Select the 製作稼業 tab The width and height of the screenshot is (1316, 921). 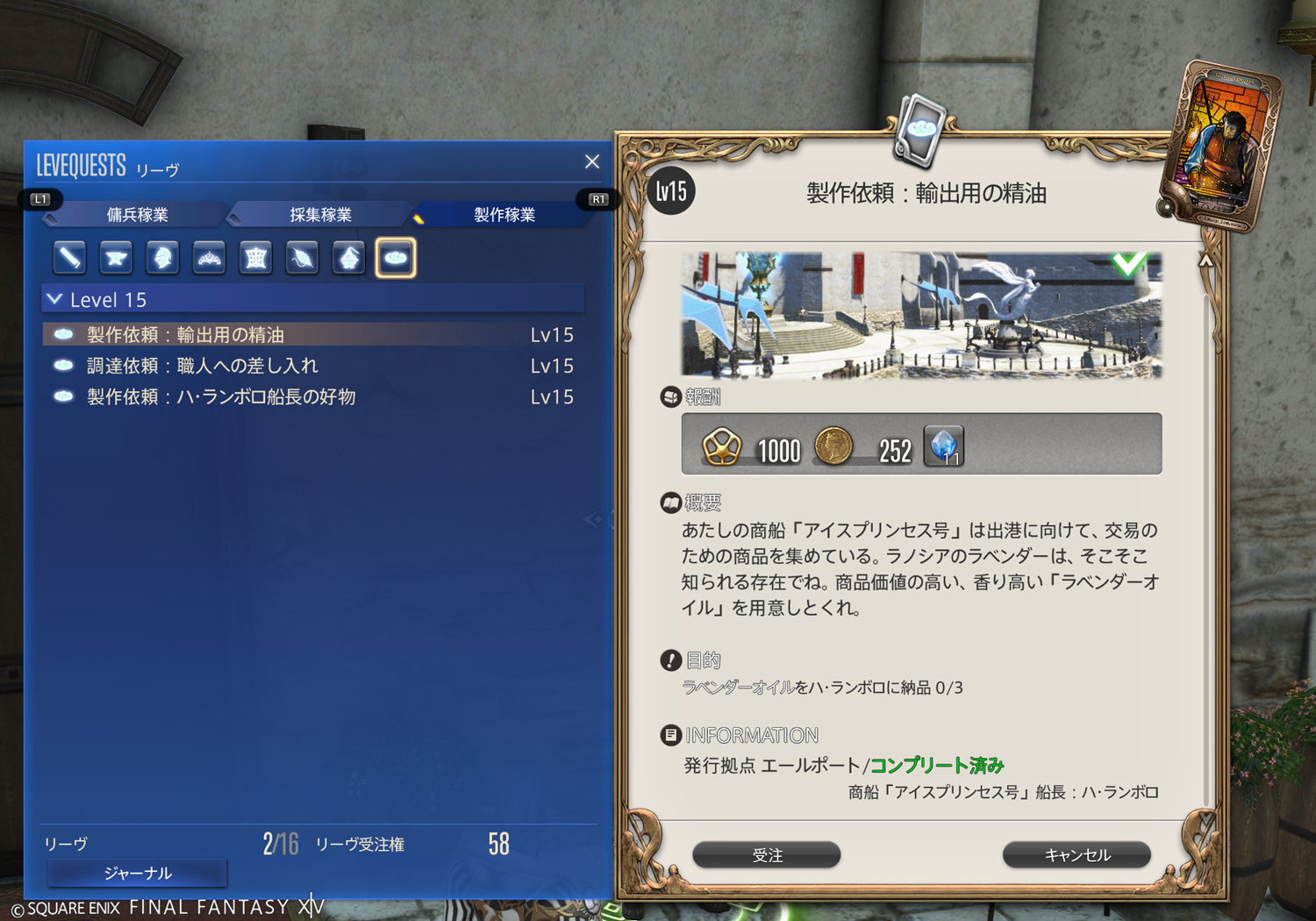[504, 215]
